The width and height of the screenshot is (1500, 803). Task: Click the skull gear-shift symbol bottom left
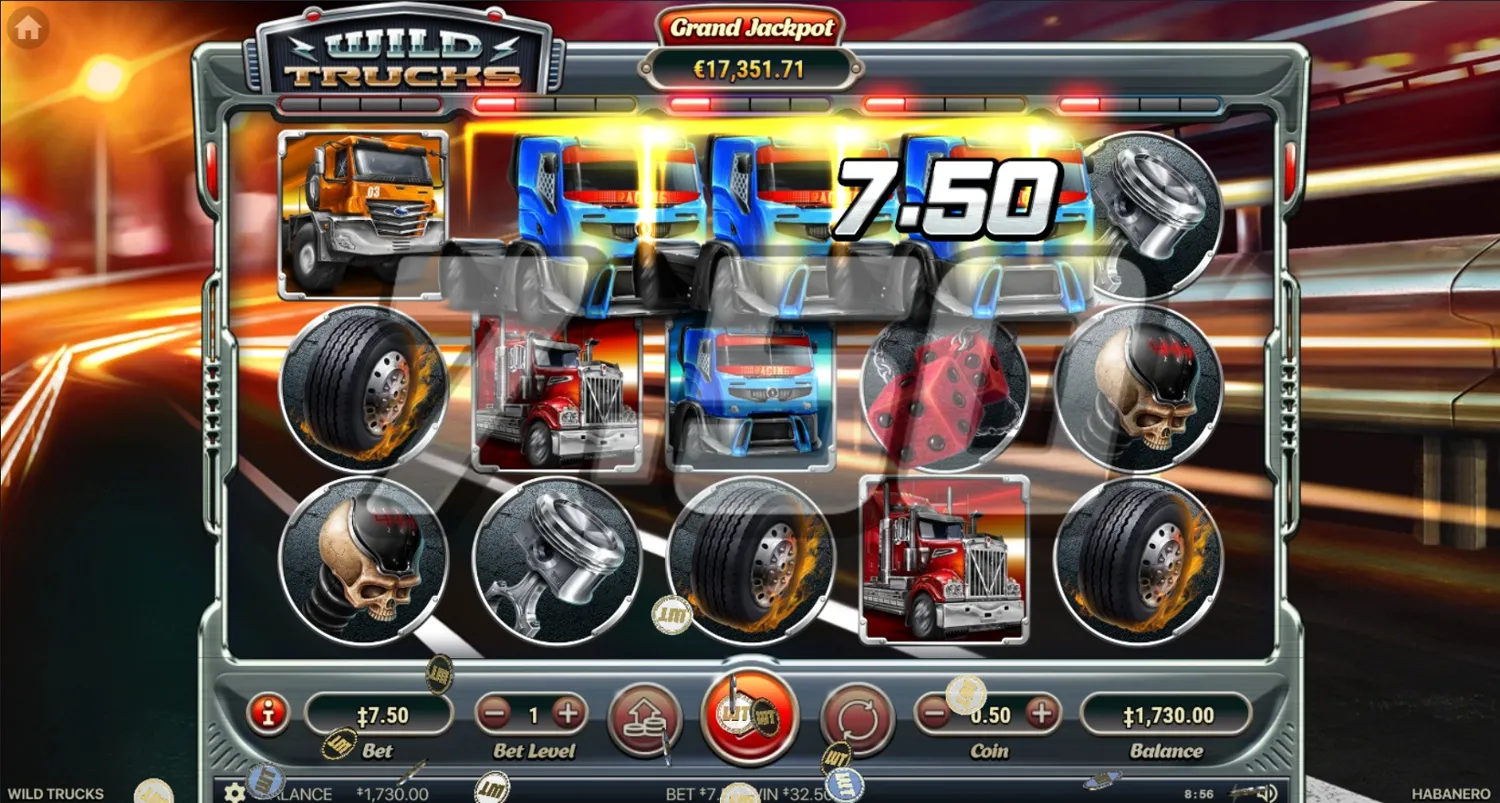click(x=365, y=560)
